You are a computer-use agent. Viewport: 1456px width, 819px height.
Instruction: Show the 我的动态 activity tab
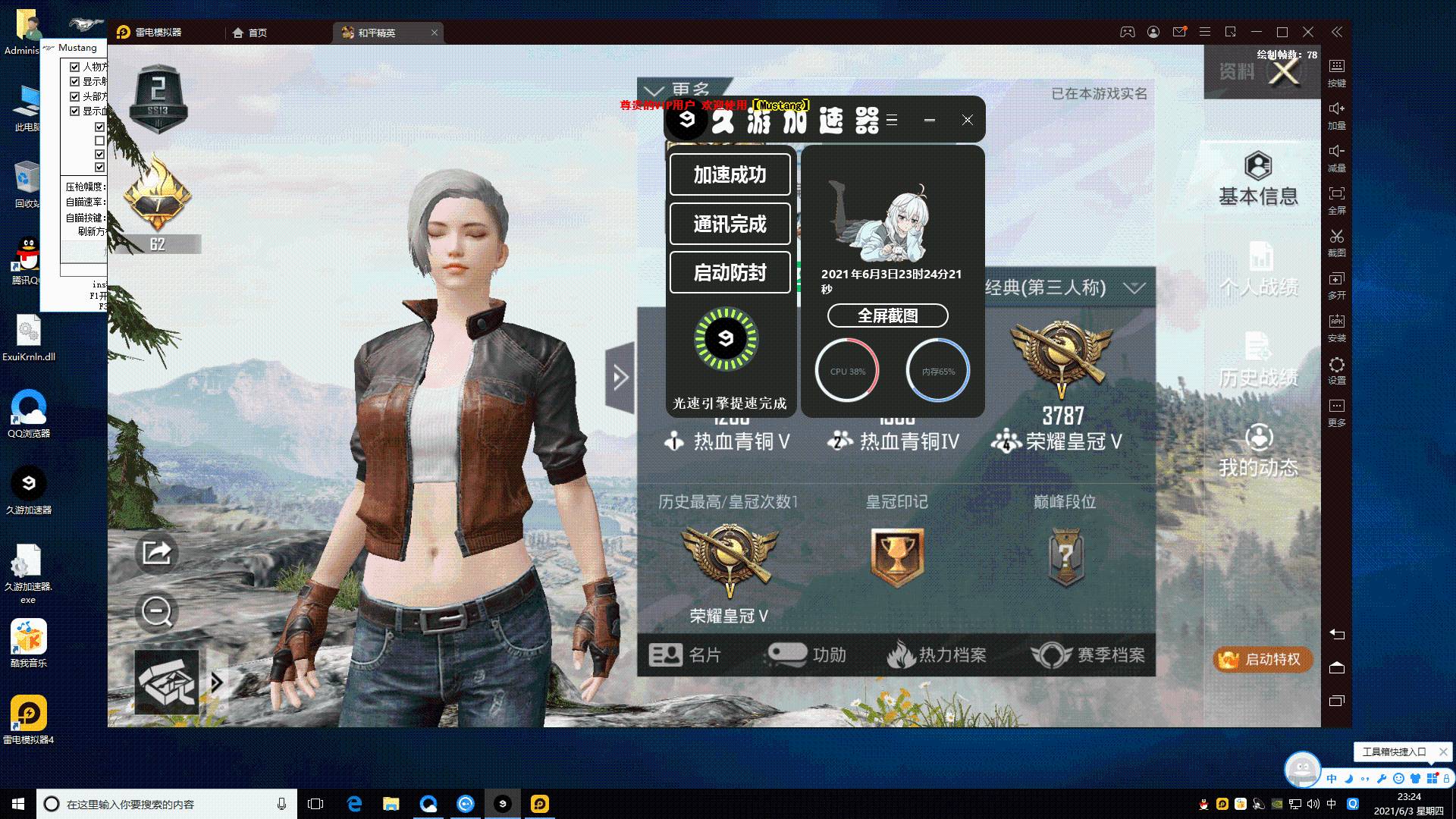pyautogui.click(x=1258, y=451)
